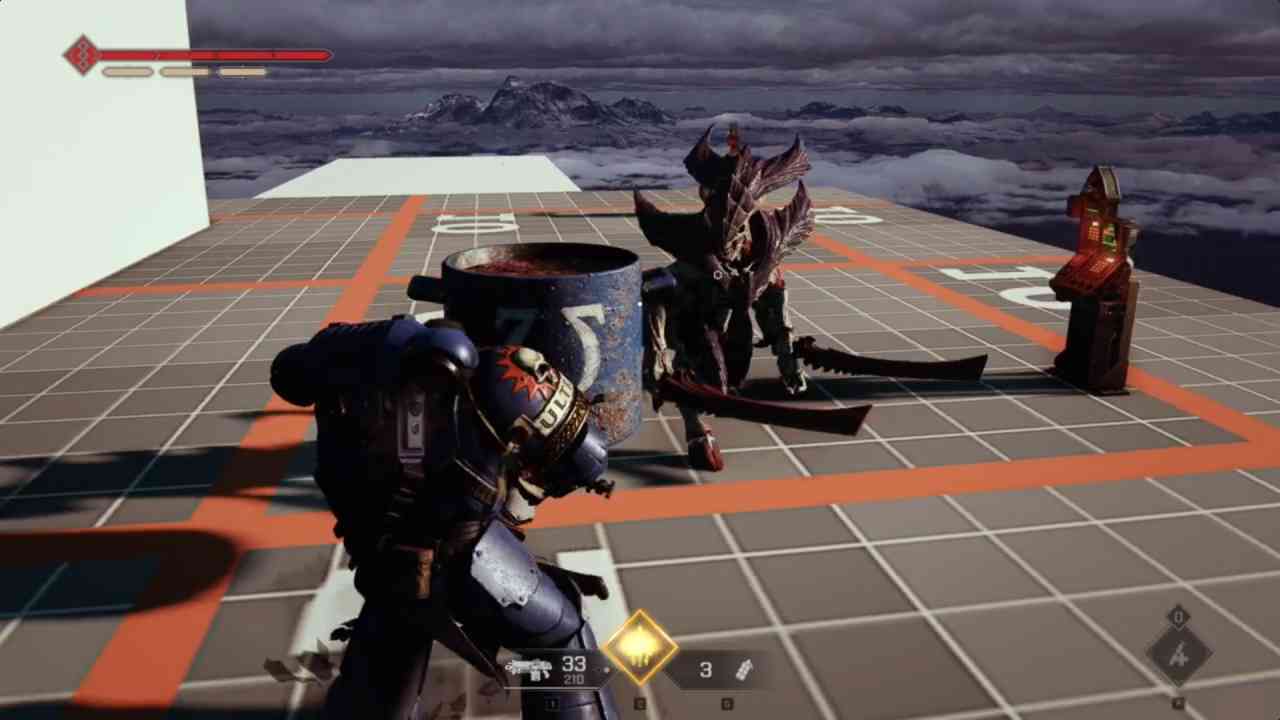Click the key prompt below the equipment diamond
The height and width of the screenshot is (720, 1280).
1178,700
